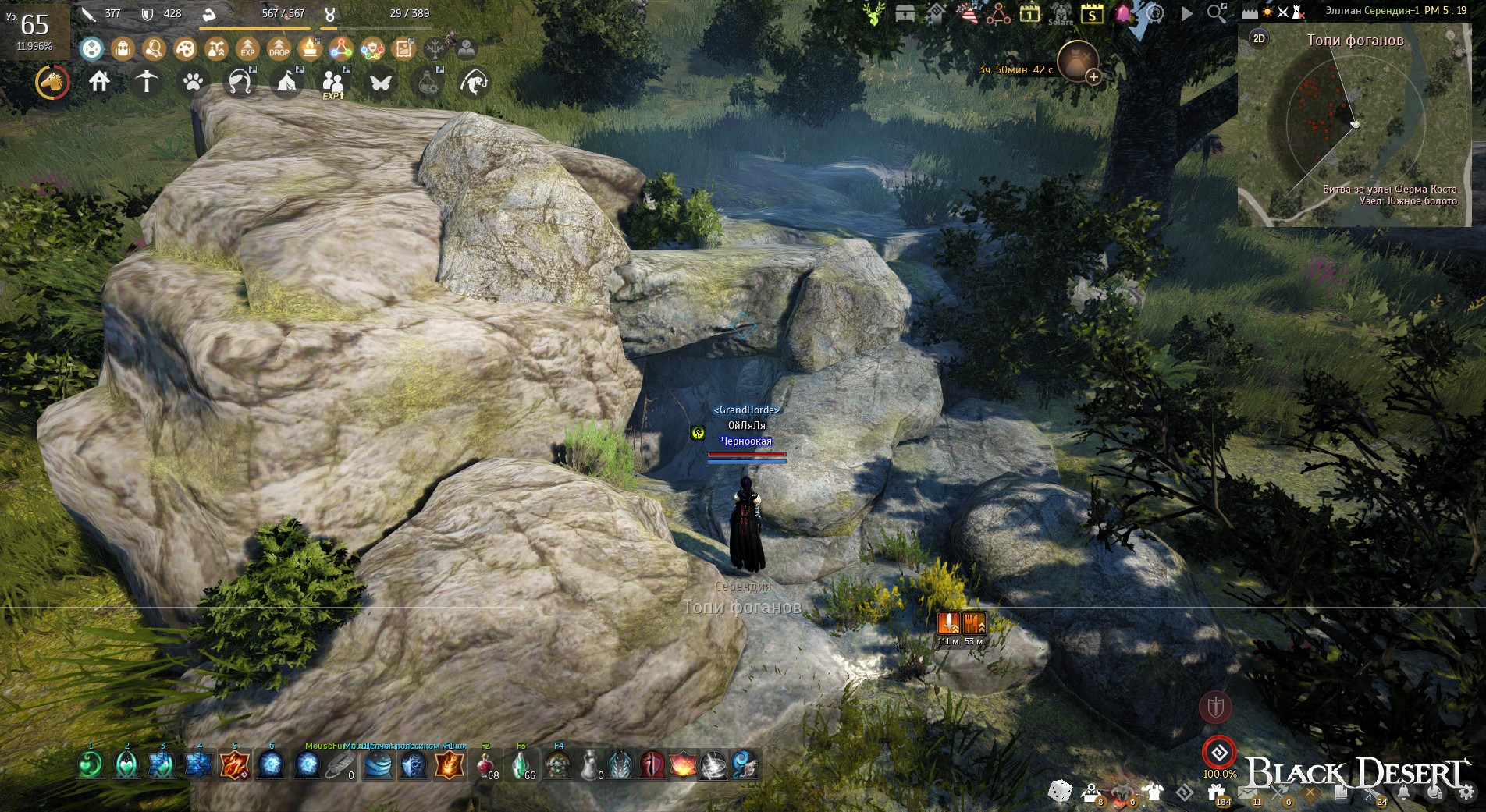
Task: Add time with the loot bag plus button
Action: click(1093, 76)
